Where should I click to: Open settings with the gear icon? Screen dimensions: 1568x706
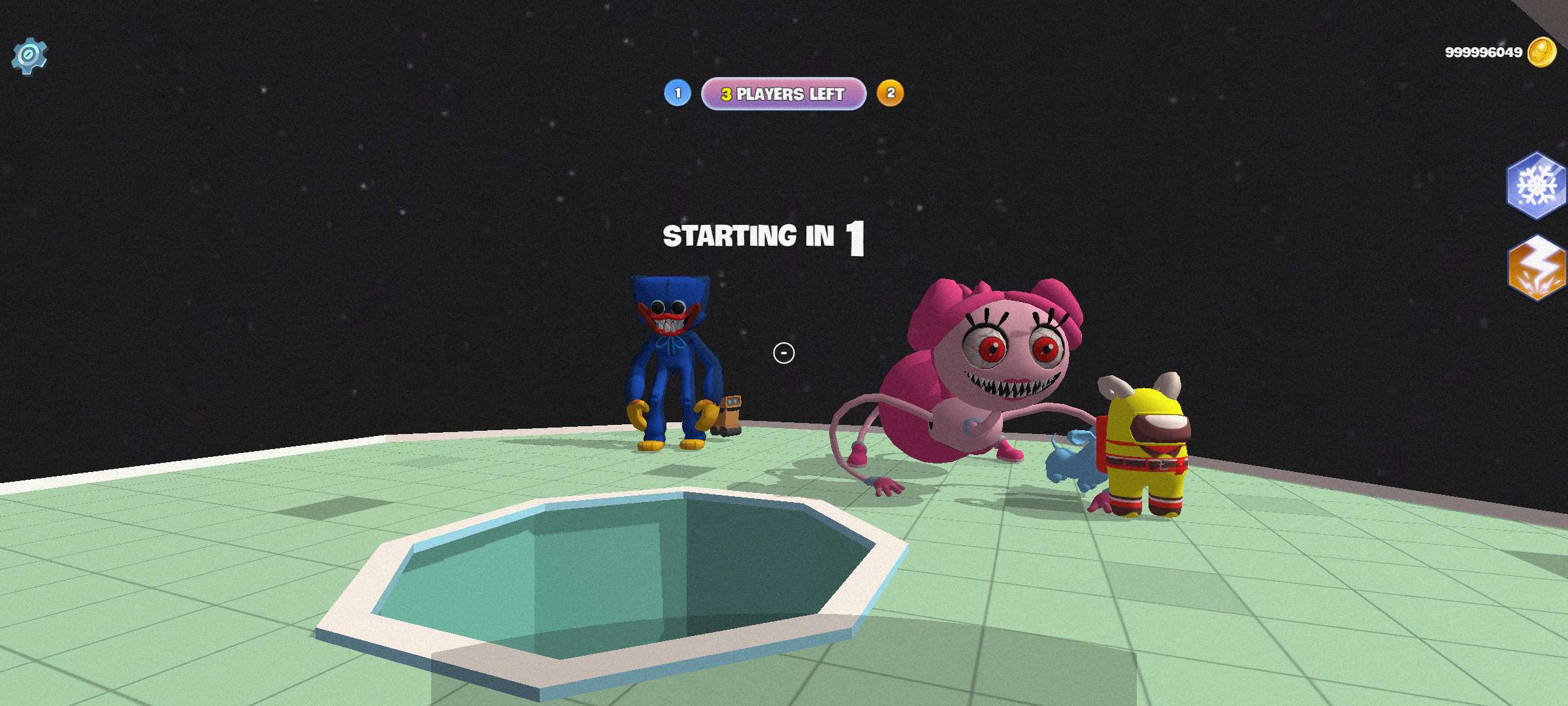point(29,56)
